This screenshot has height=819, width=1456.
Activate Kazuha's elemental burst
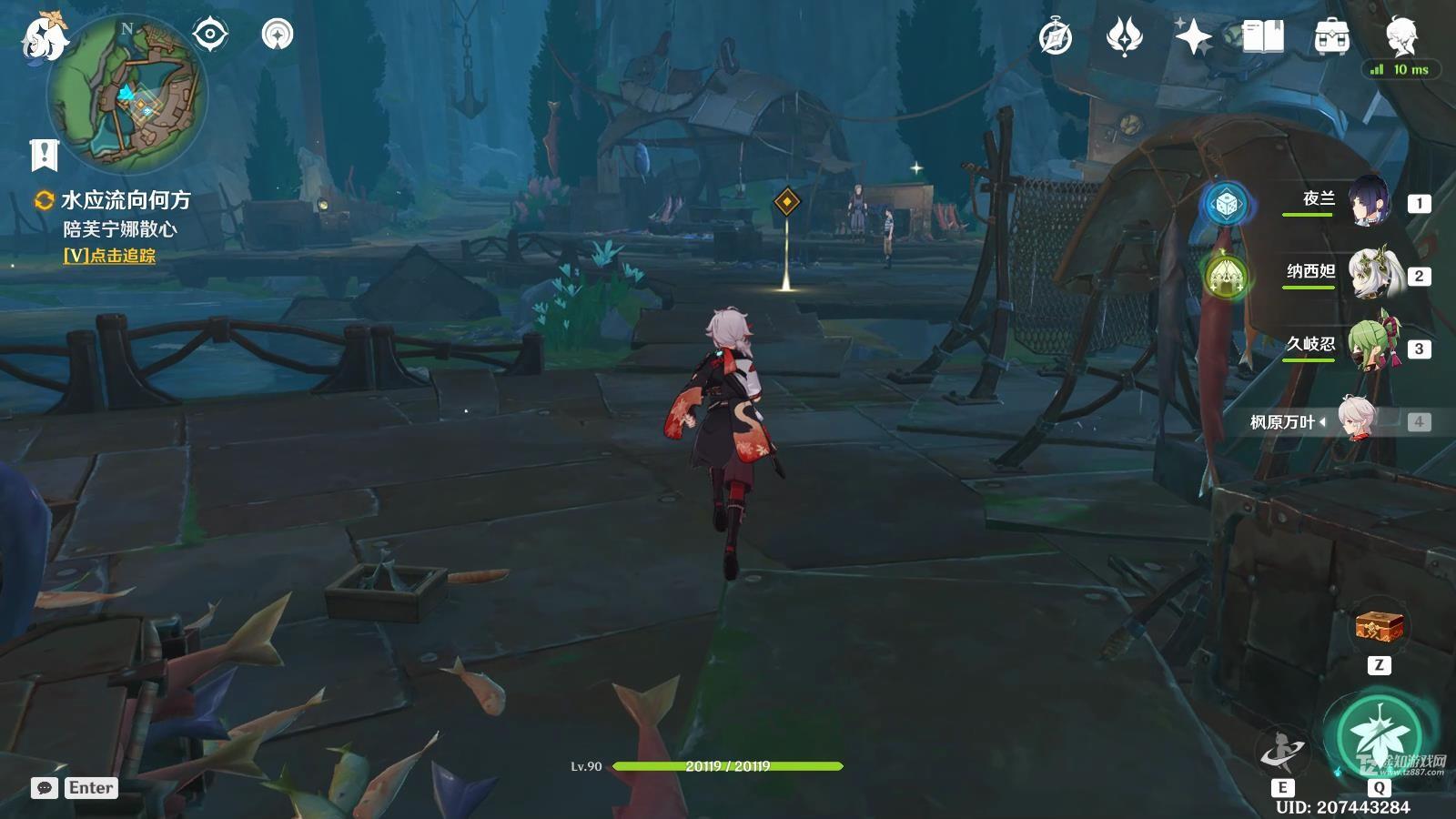(x=1378, y=738)
